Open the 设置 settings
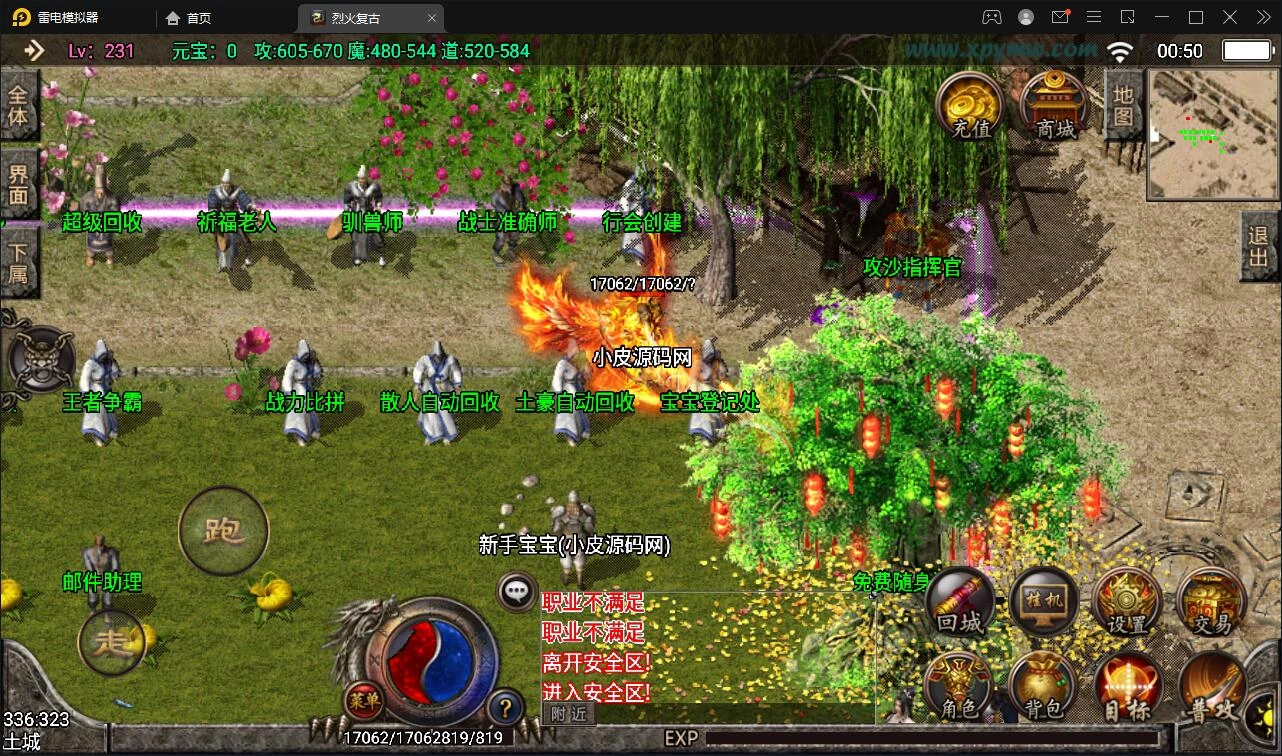Viewport: 1282px width, 756px height. pyautogui.click(x=1127, y=602)
